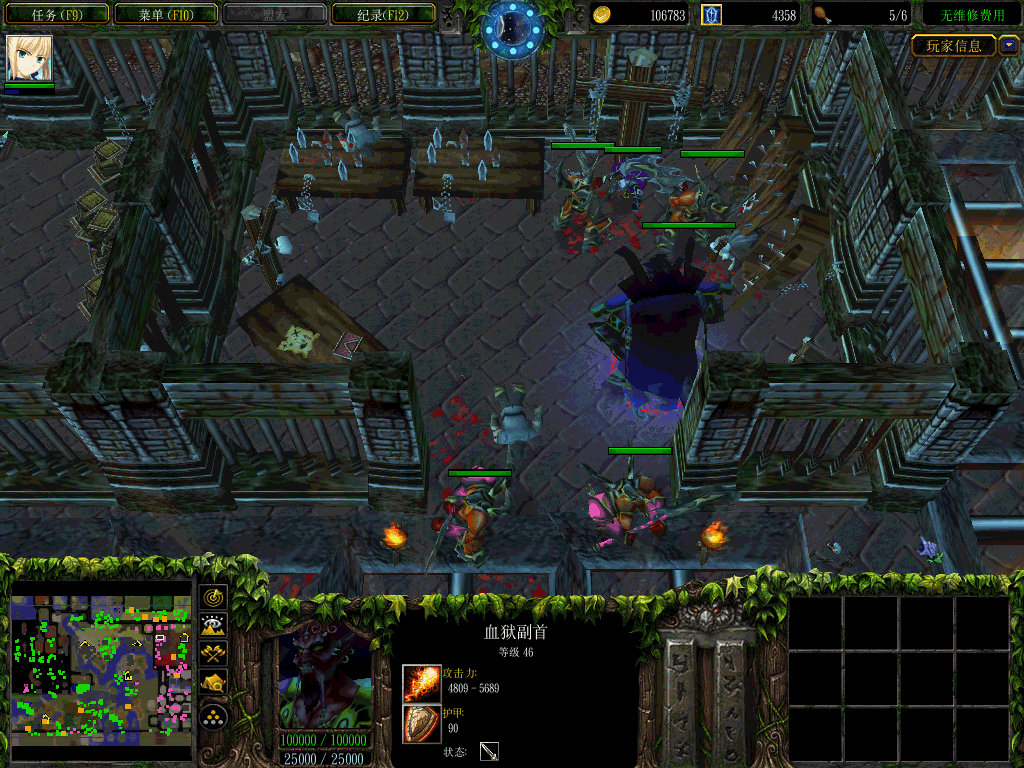
Task: Open the 纪录 (F12) chat log
Action: point(382,15)
